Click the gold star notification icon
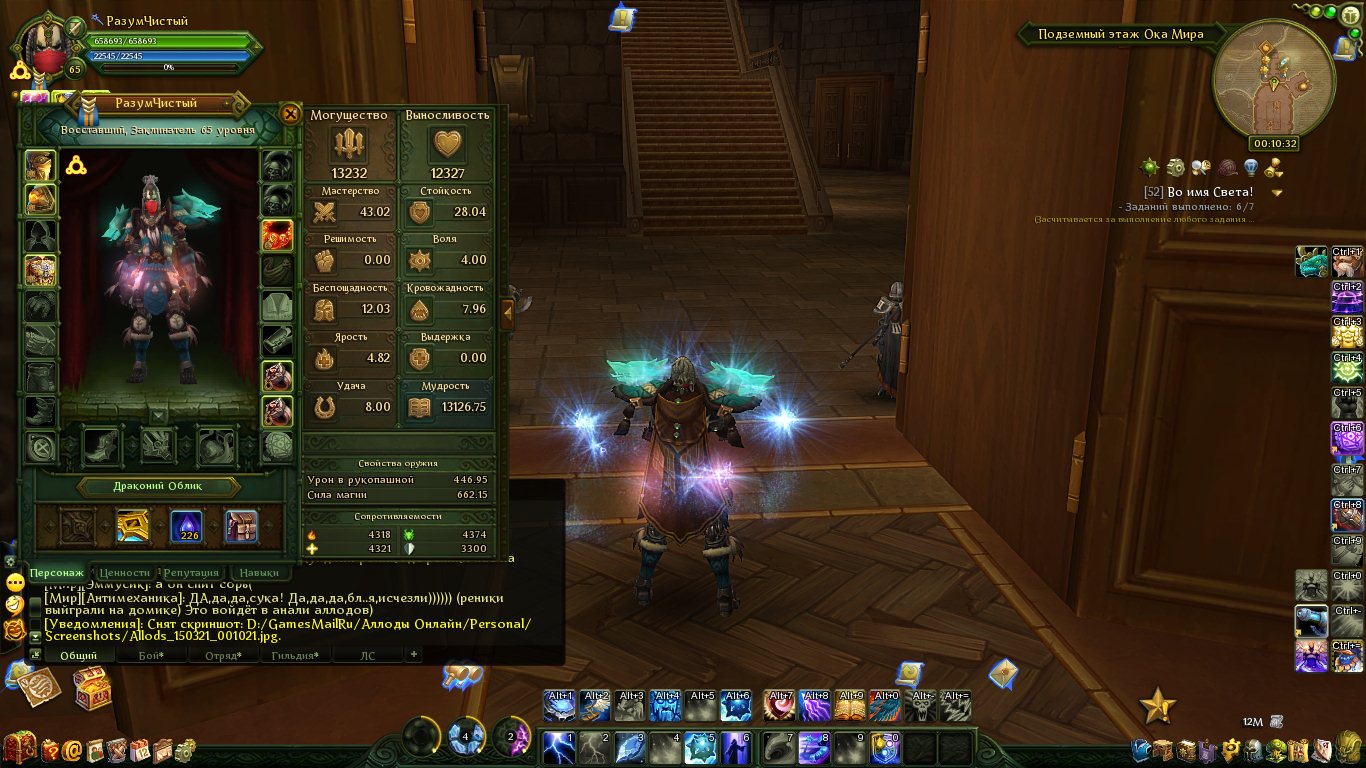 tap(1157, 706)
